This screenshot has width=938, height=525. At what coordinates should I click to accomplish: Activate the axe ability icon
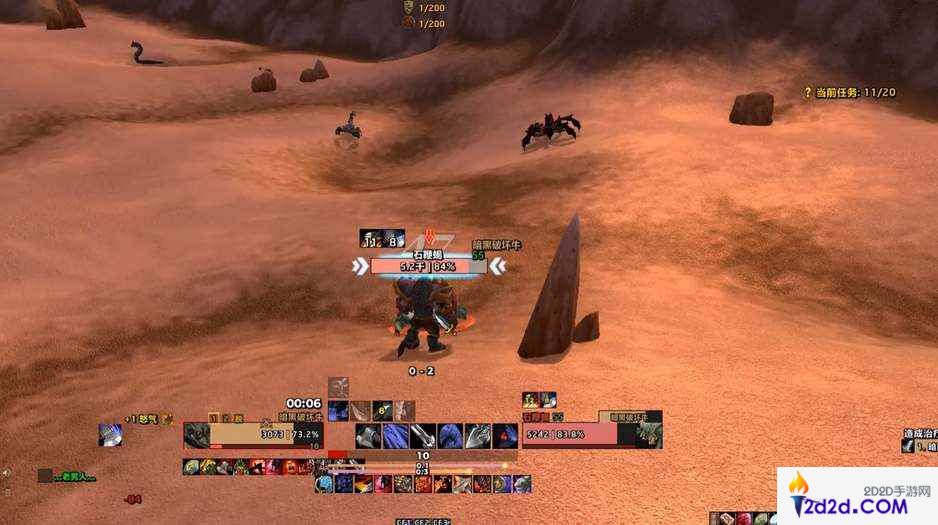[367, 435]
